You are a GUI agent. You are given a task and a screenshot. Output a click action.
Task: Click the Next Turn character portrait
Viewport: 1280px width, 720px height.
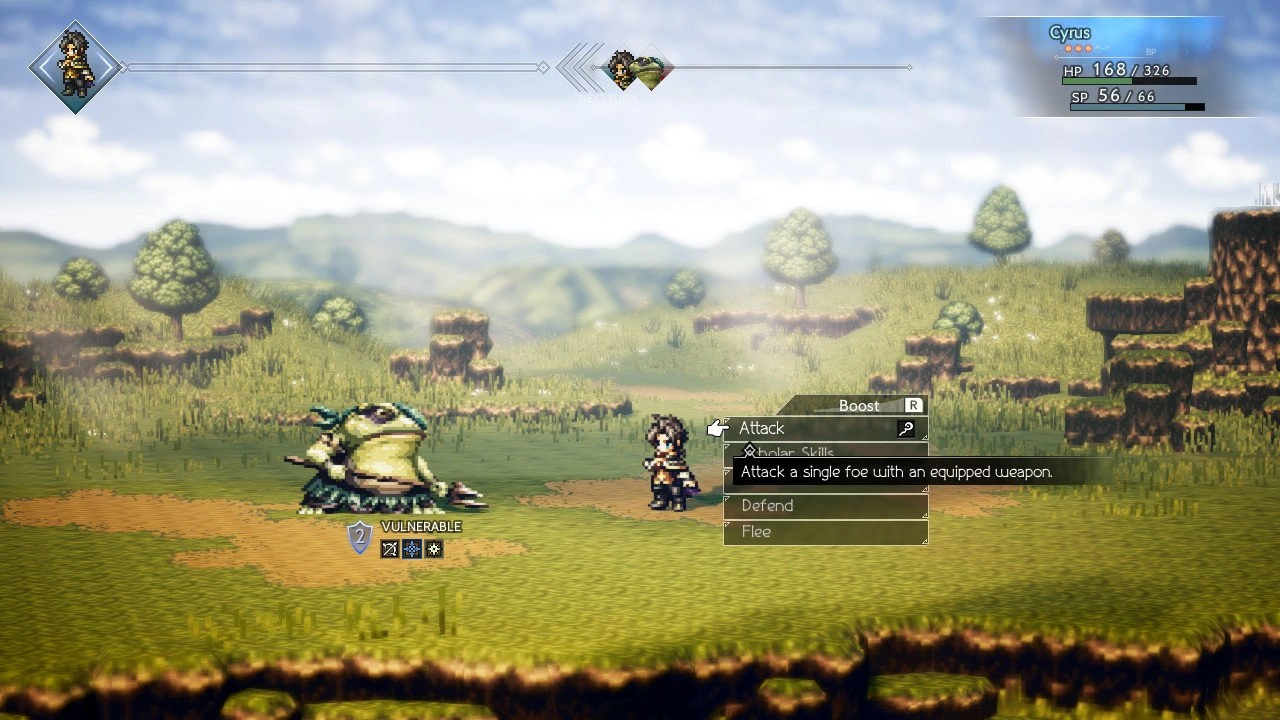coord(621,67)
